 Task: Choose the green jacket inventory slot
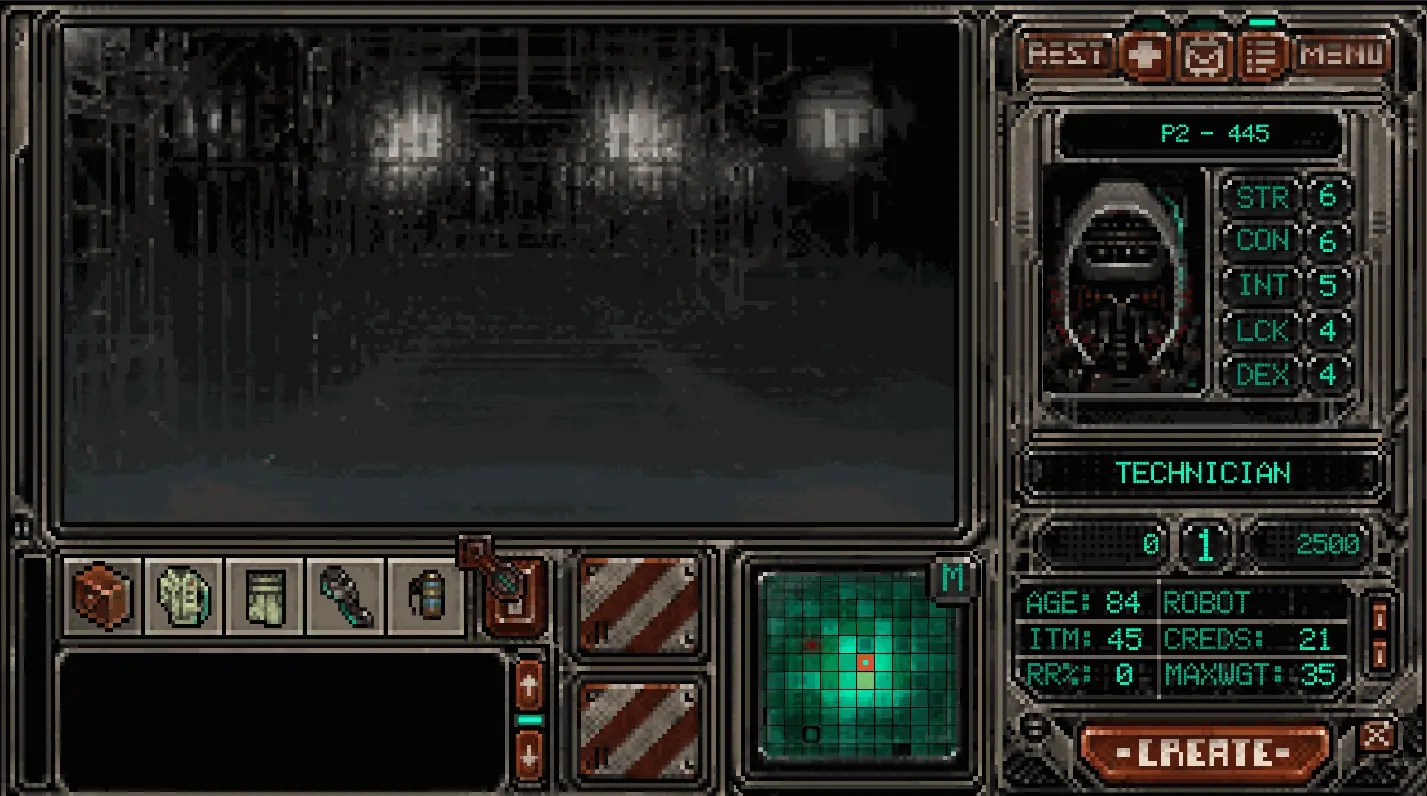[184, 597]
